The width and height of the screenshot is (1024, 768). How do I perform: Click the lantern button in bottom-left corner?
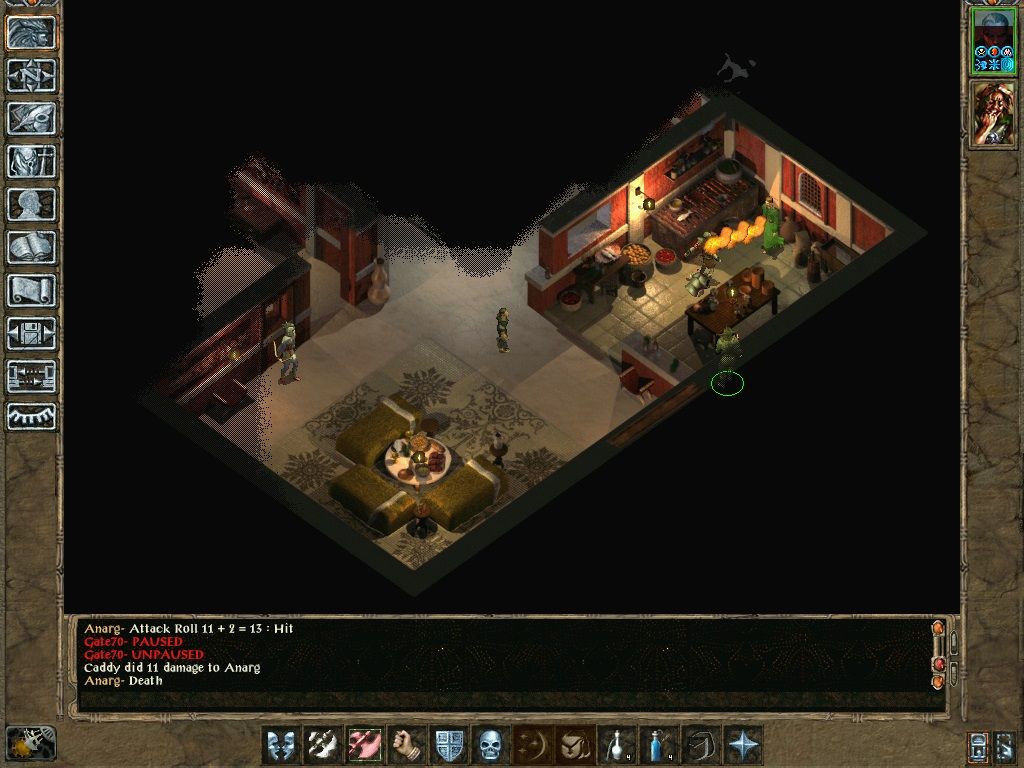[30, 742]
